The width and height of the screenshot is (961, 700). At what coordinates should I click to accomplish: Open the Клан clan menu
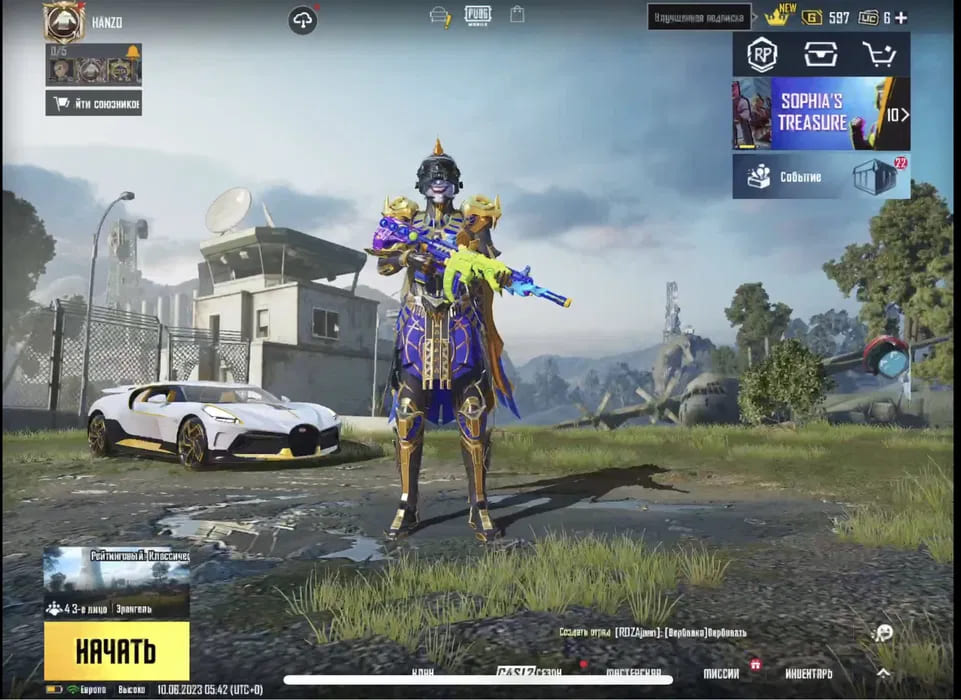tap(425, 673)
